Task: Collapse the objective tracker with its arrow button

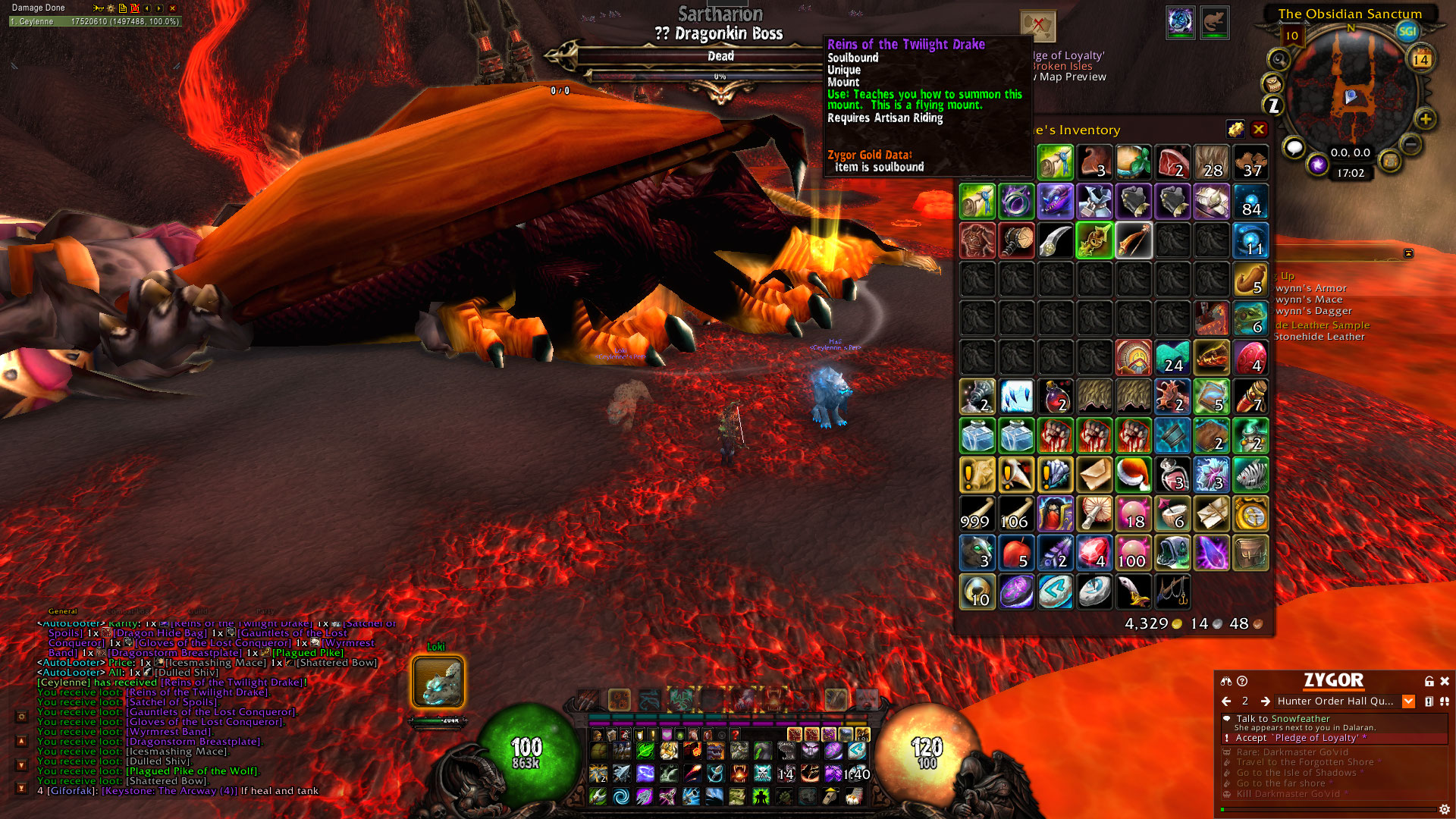Action: tap(1408, 253)
